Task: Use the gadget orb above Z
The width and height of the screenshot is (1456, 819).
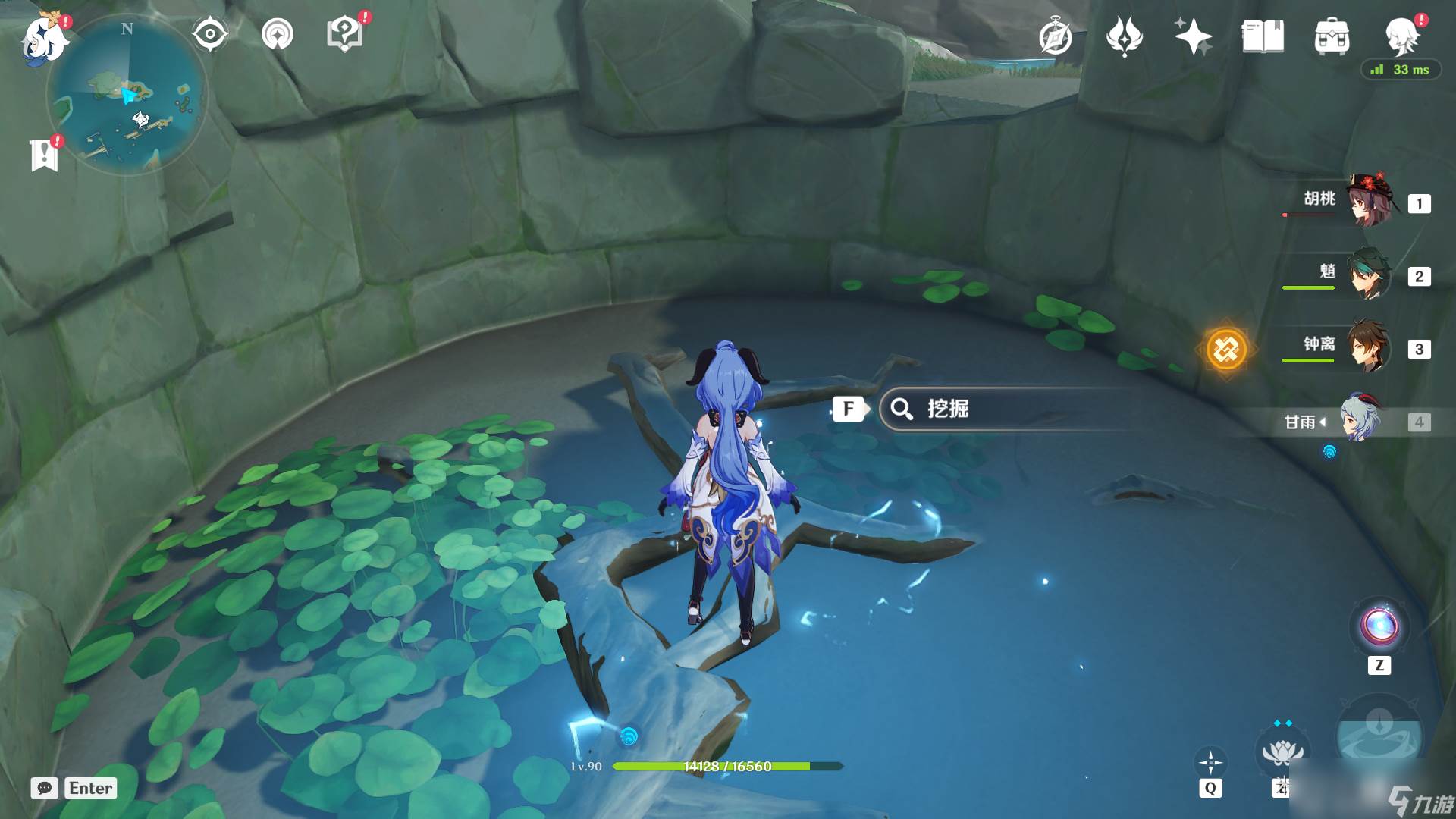Action: click(x=1379, y=626)
